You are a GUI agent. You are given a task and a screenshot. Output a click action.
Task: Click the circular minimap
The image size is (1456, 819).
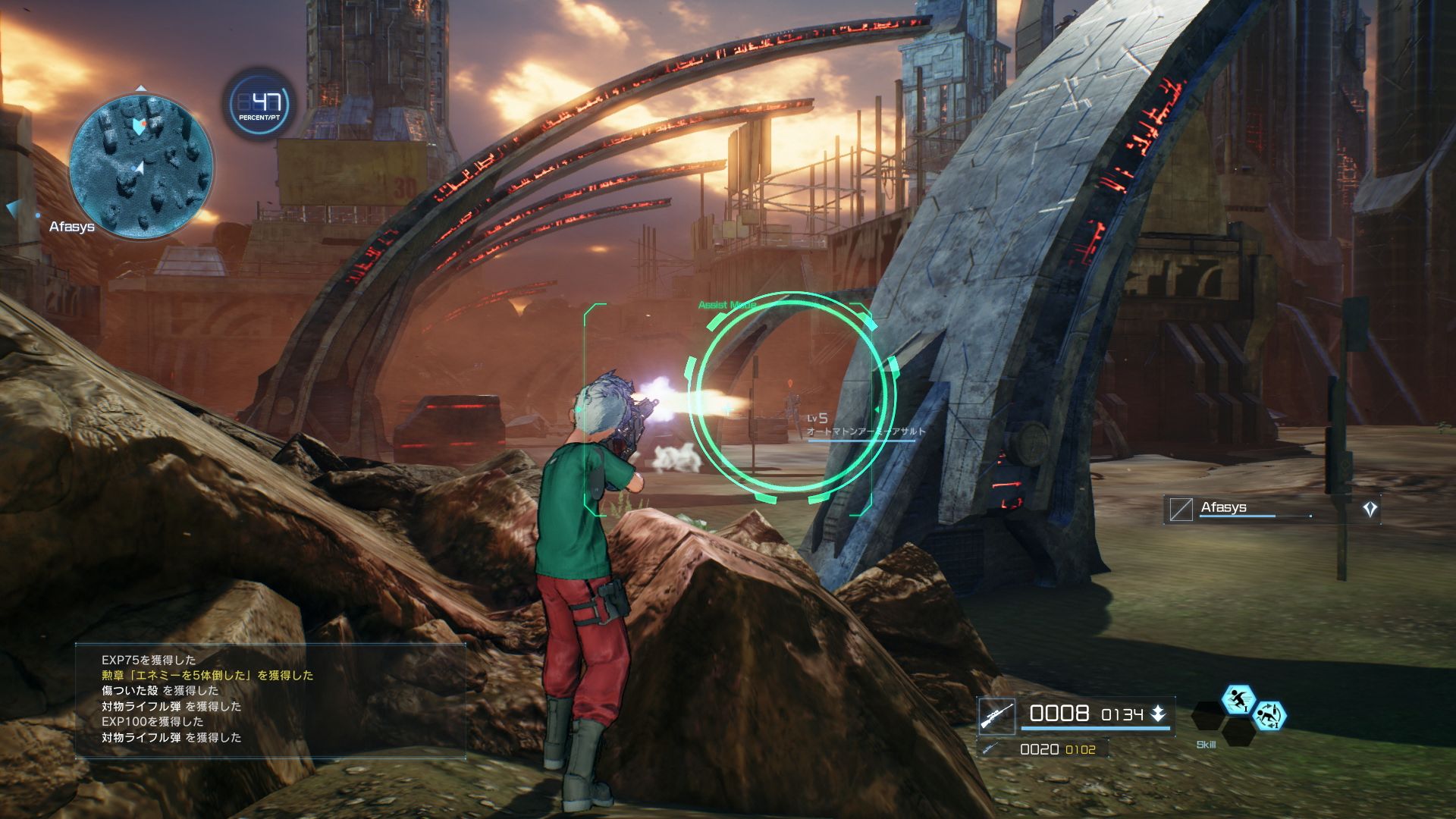(x=142, y=165)
